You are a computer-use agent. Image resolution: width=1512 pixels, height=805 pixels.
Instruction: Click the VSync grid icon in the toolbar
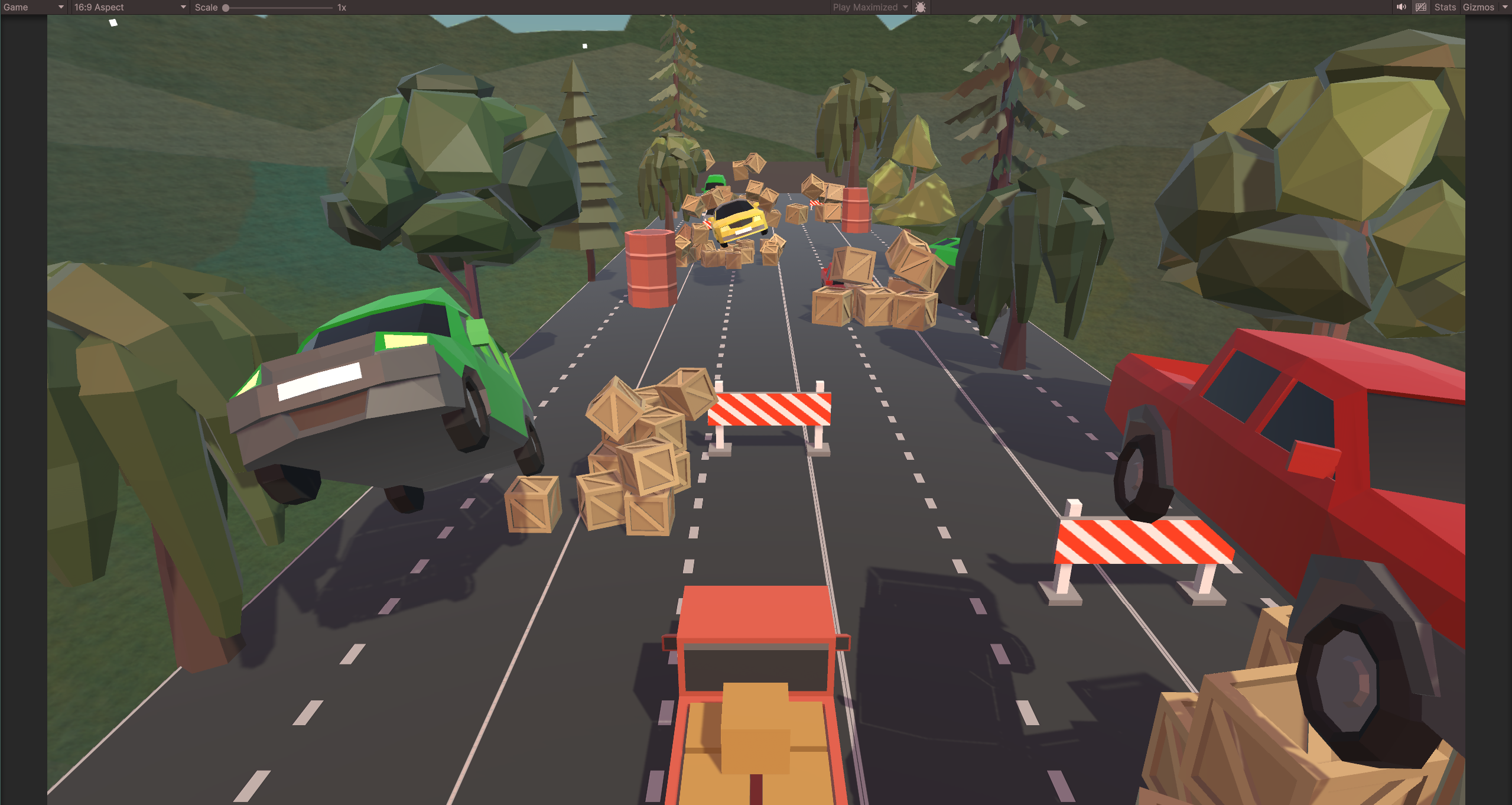click(1421, 7)
